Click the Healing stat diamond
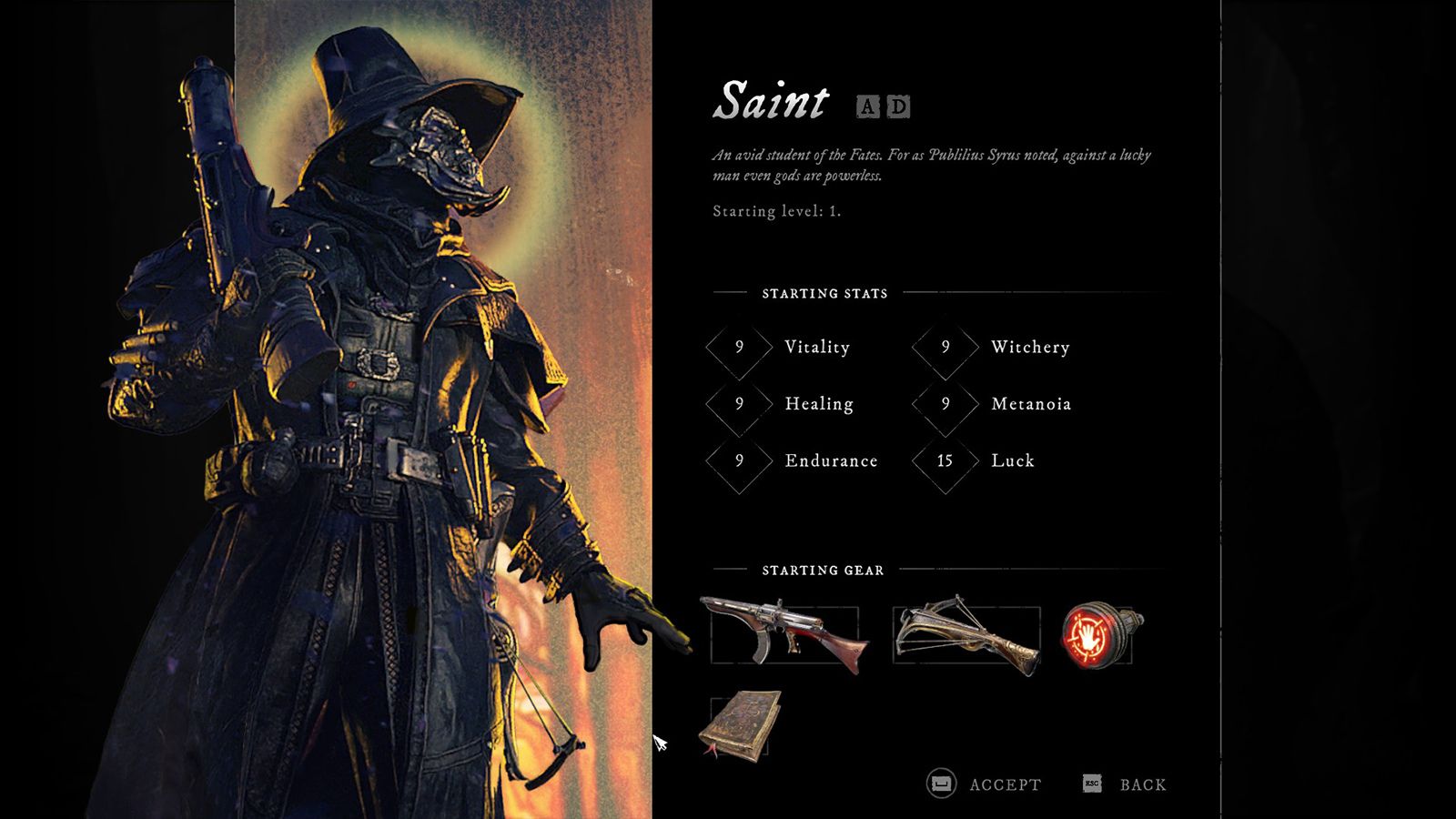Image resolution: width=1456 pixels, height=819 pixels. 738,404
